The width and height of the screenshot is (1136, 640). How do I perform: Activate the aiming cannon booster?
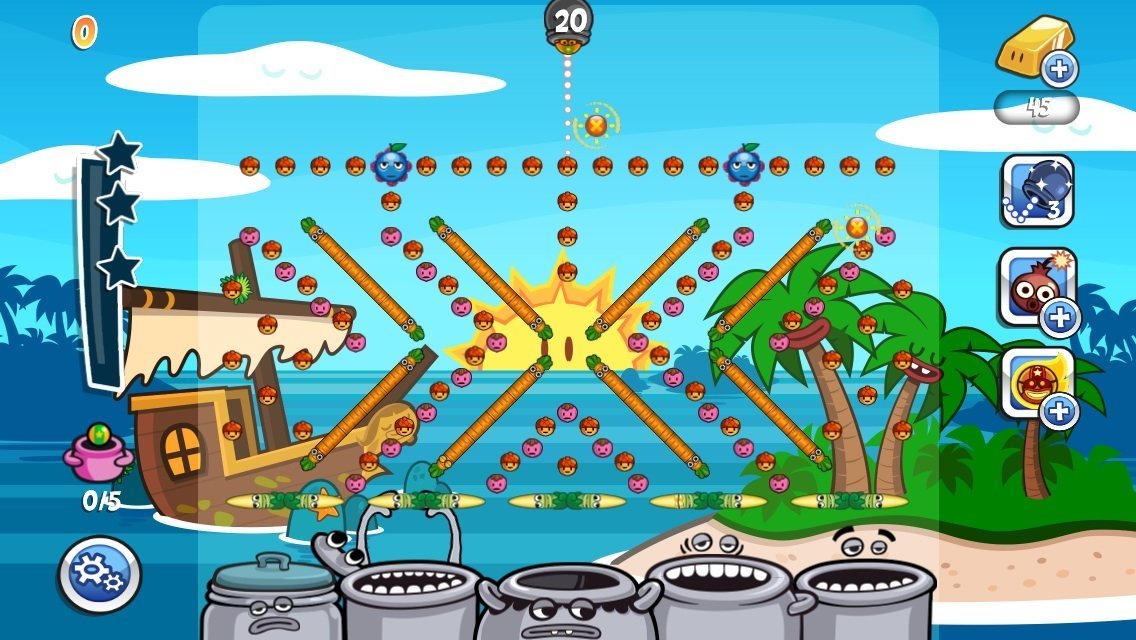1037,191
